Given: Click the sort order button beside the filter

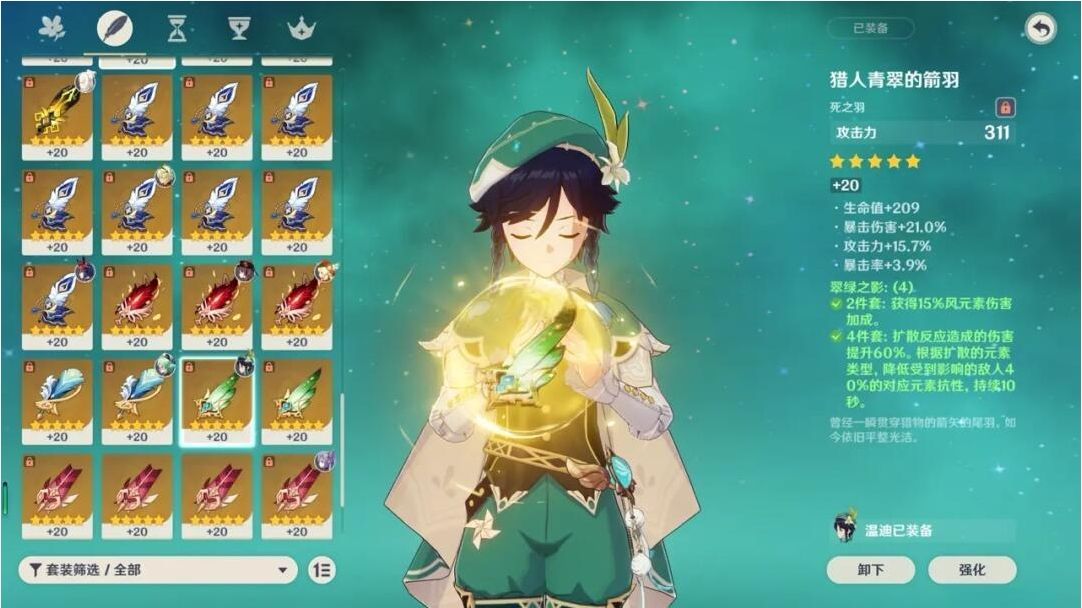Looking at the screenshot, I should (322, 570).
